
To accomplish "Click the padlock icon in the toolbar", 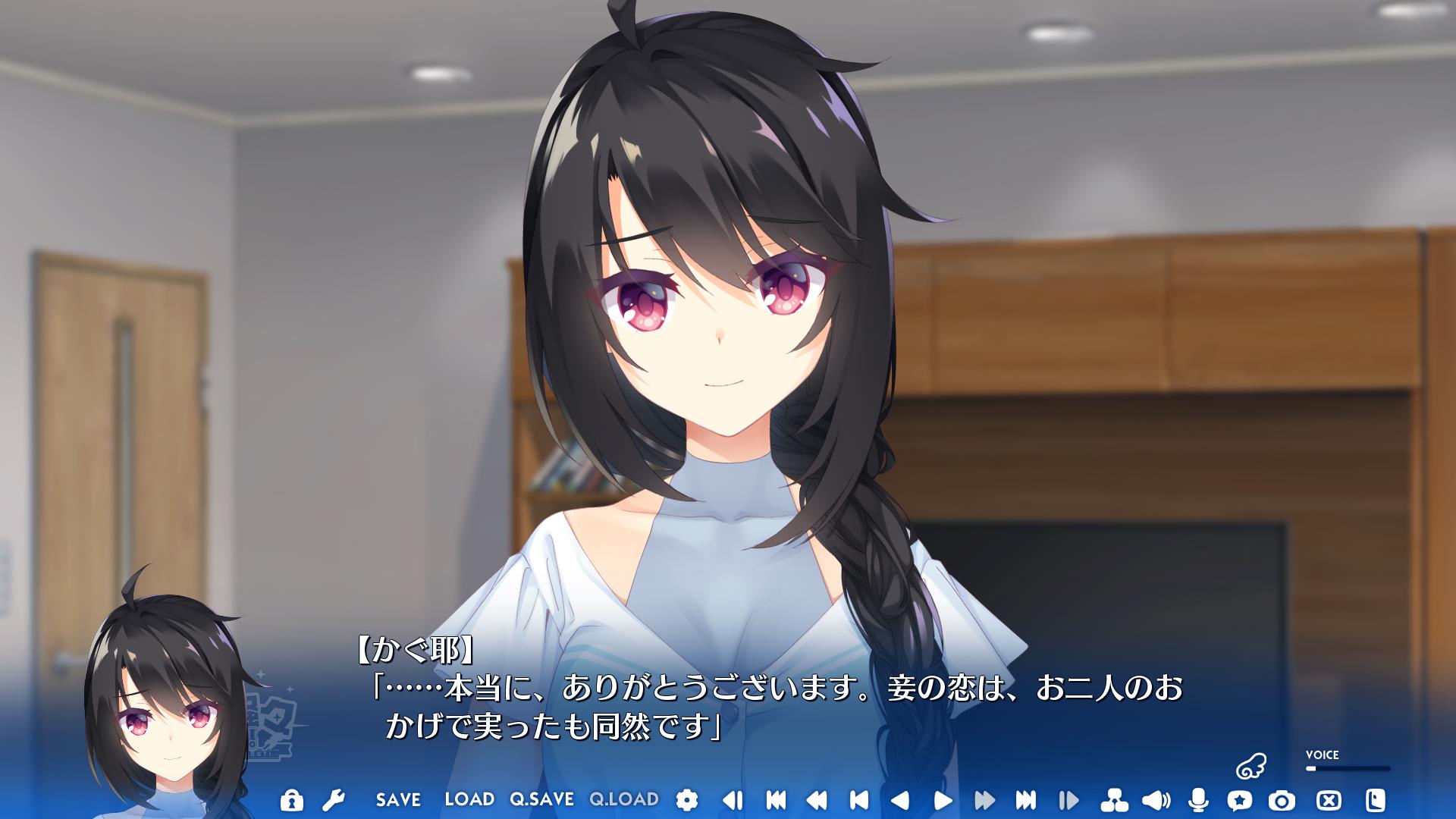I will click(x=291, y=800).
